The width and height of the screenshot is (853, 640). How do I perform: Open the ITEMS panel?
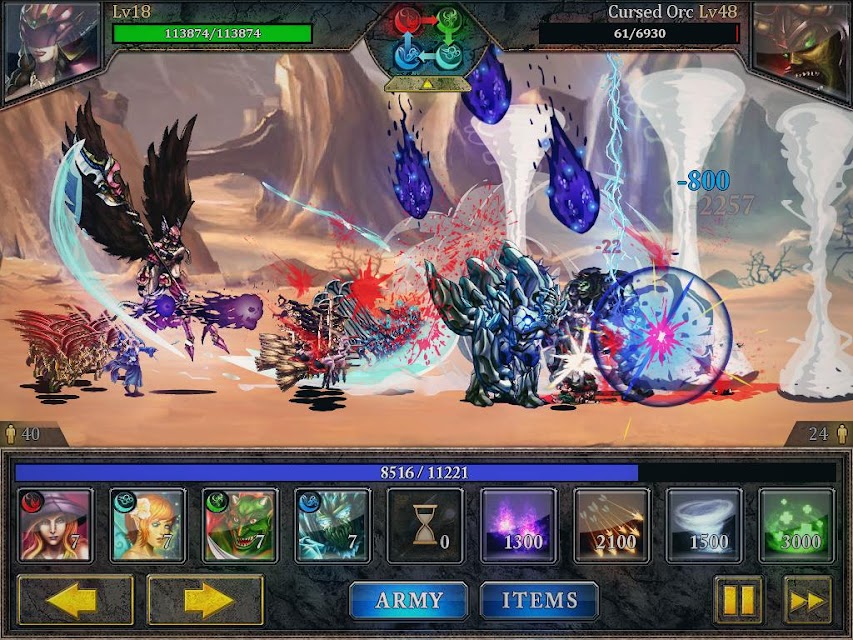tap(540, 600)
